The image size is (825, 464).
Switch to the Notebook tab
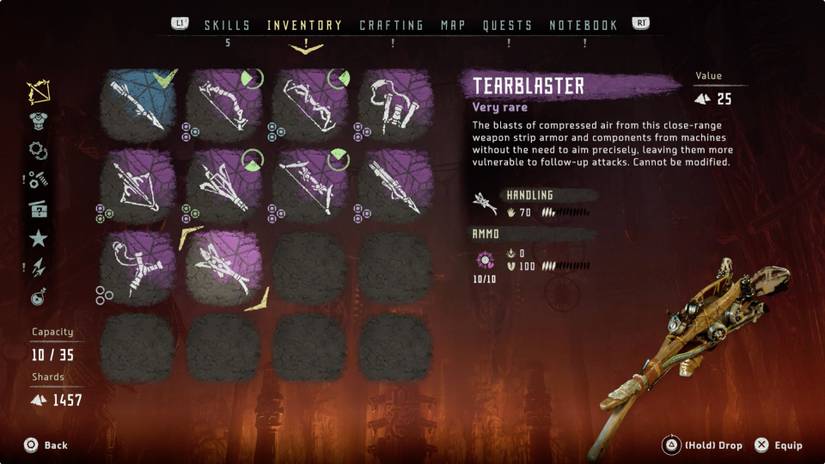tap(583, 25)
